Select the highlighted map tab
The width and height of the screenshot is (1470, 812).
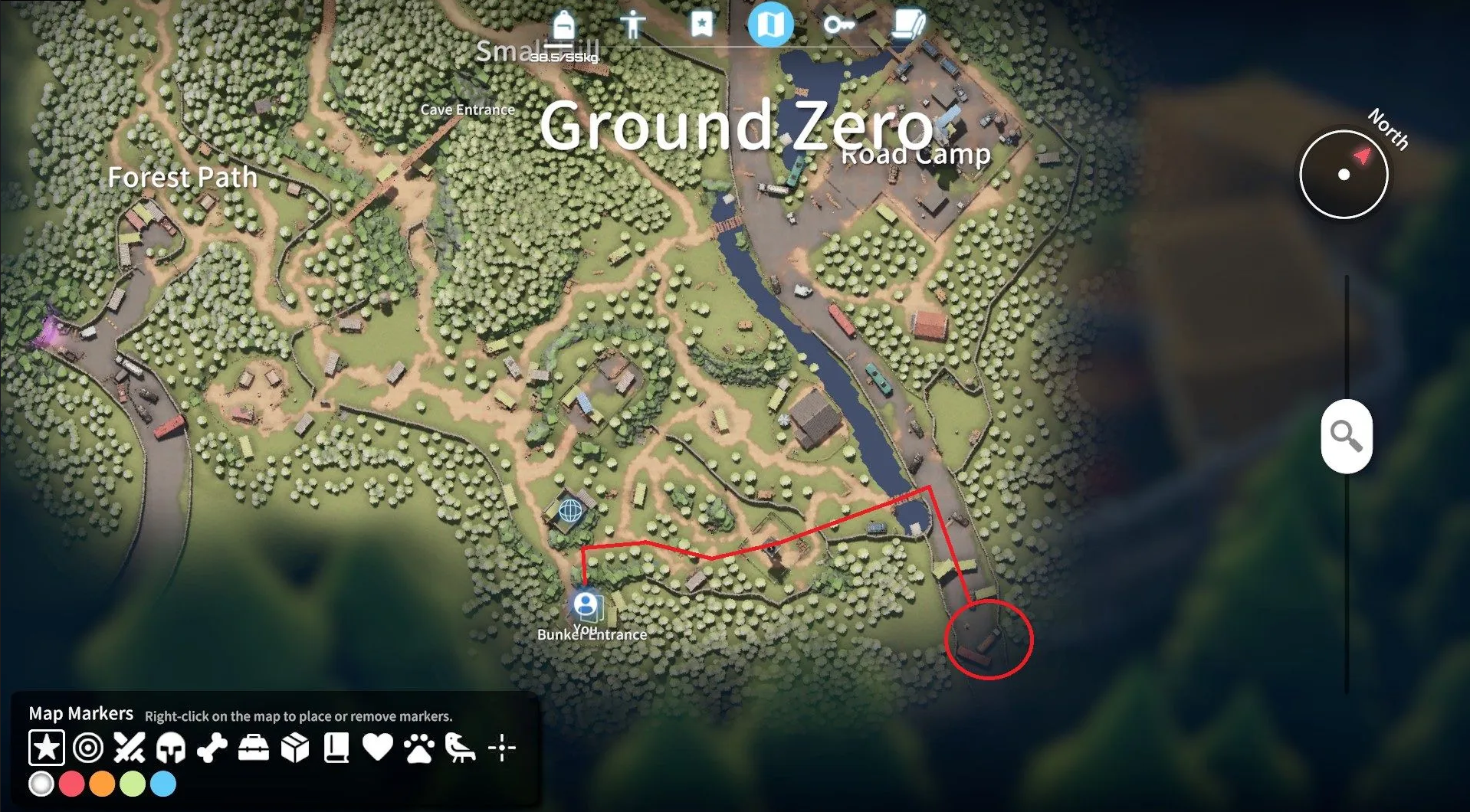pyautogui.click(x=770, y=25)
